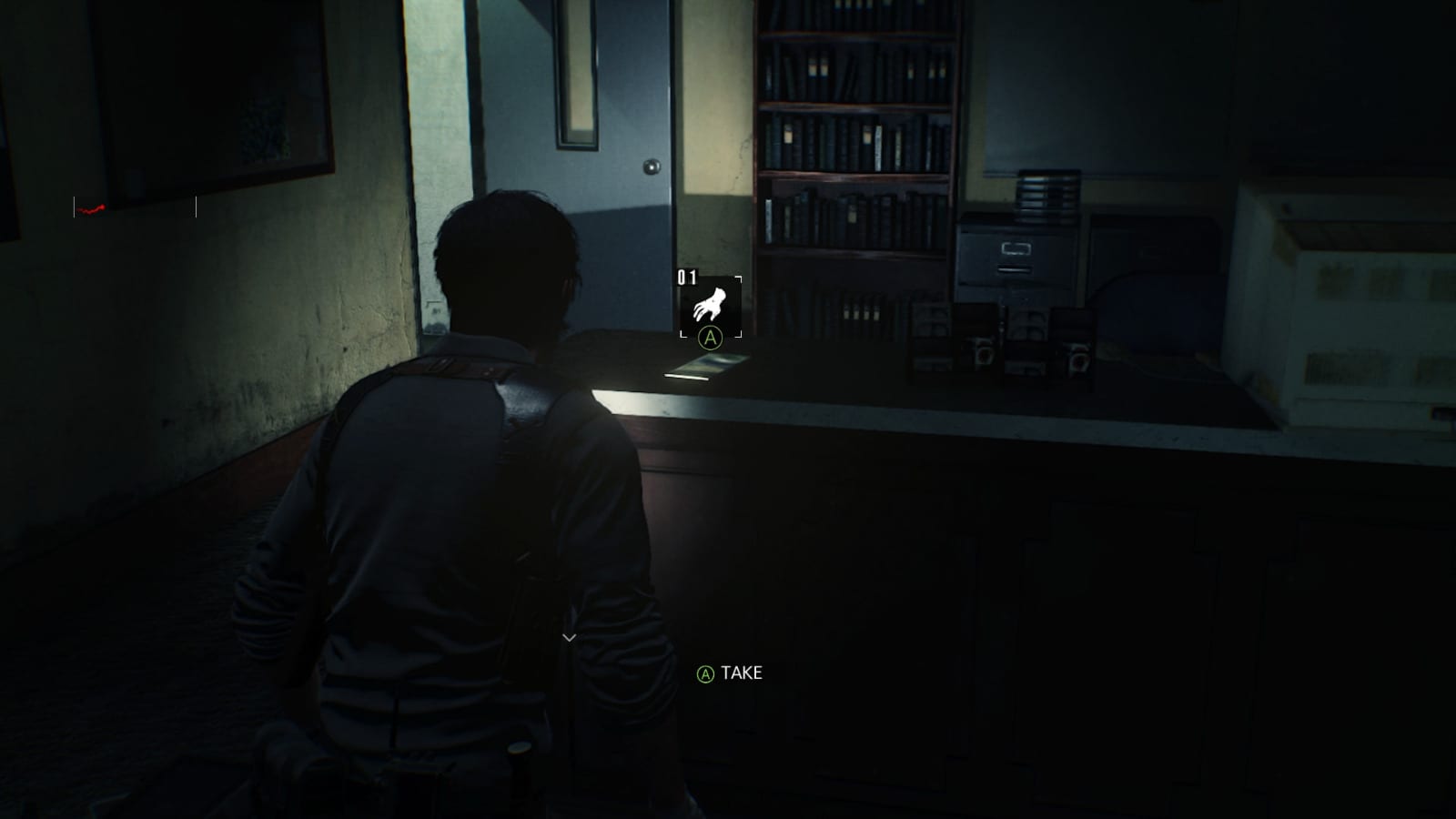The image size is (1456, 819).
Task: Click the bracketed item selection frame
Action: [x=713, y=307]
